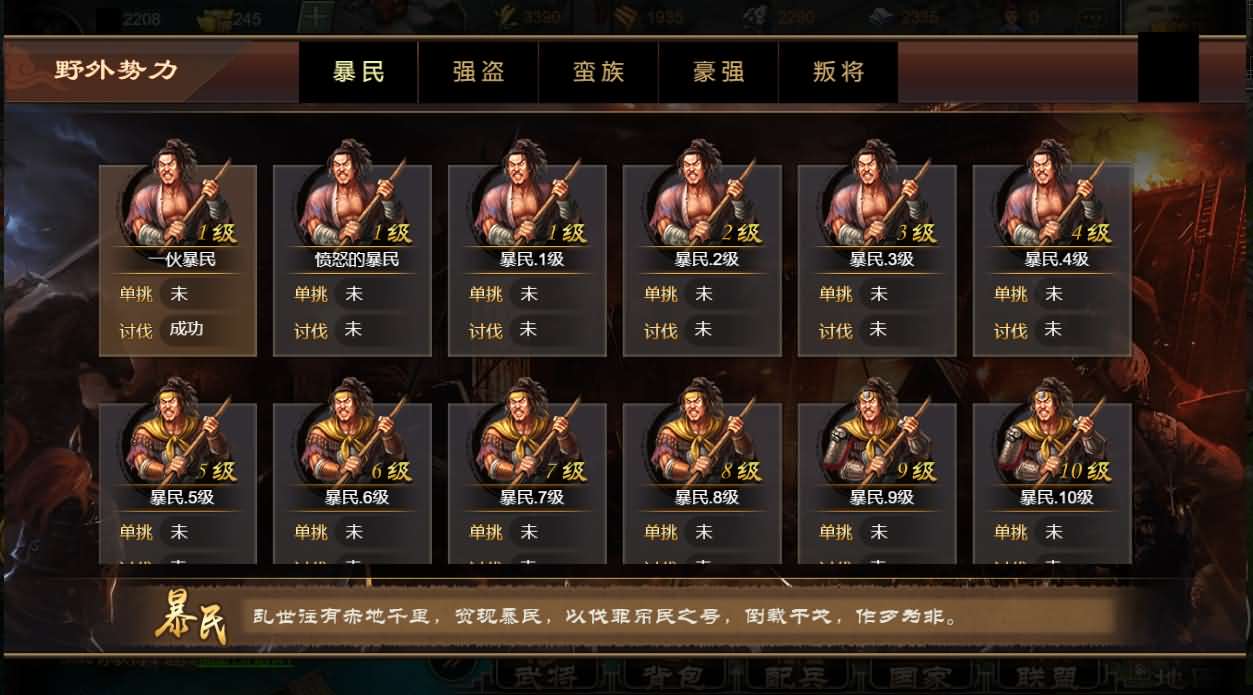1253x695 pixels.
Task: Open the 强盗 tab
Action: (x=478, y=72)
